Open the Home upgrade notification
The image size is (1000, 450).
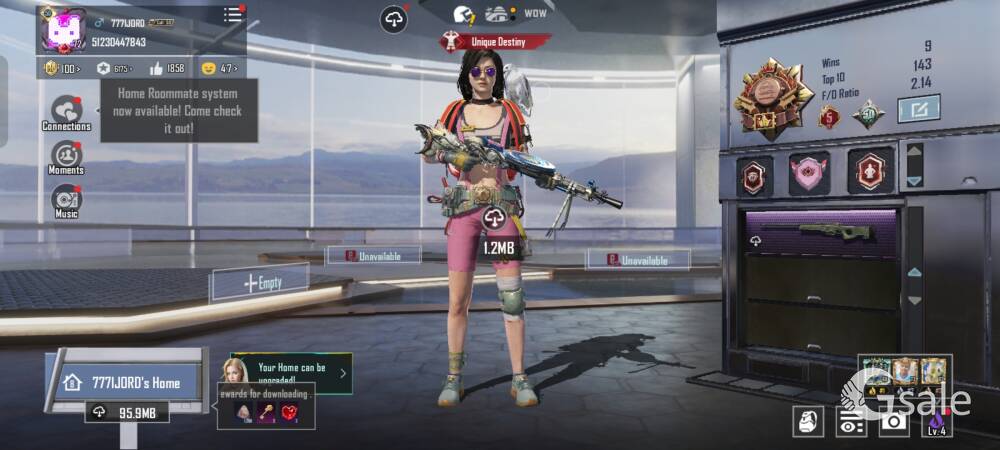pyautogui.click(x=291, y=374)
